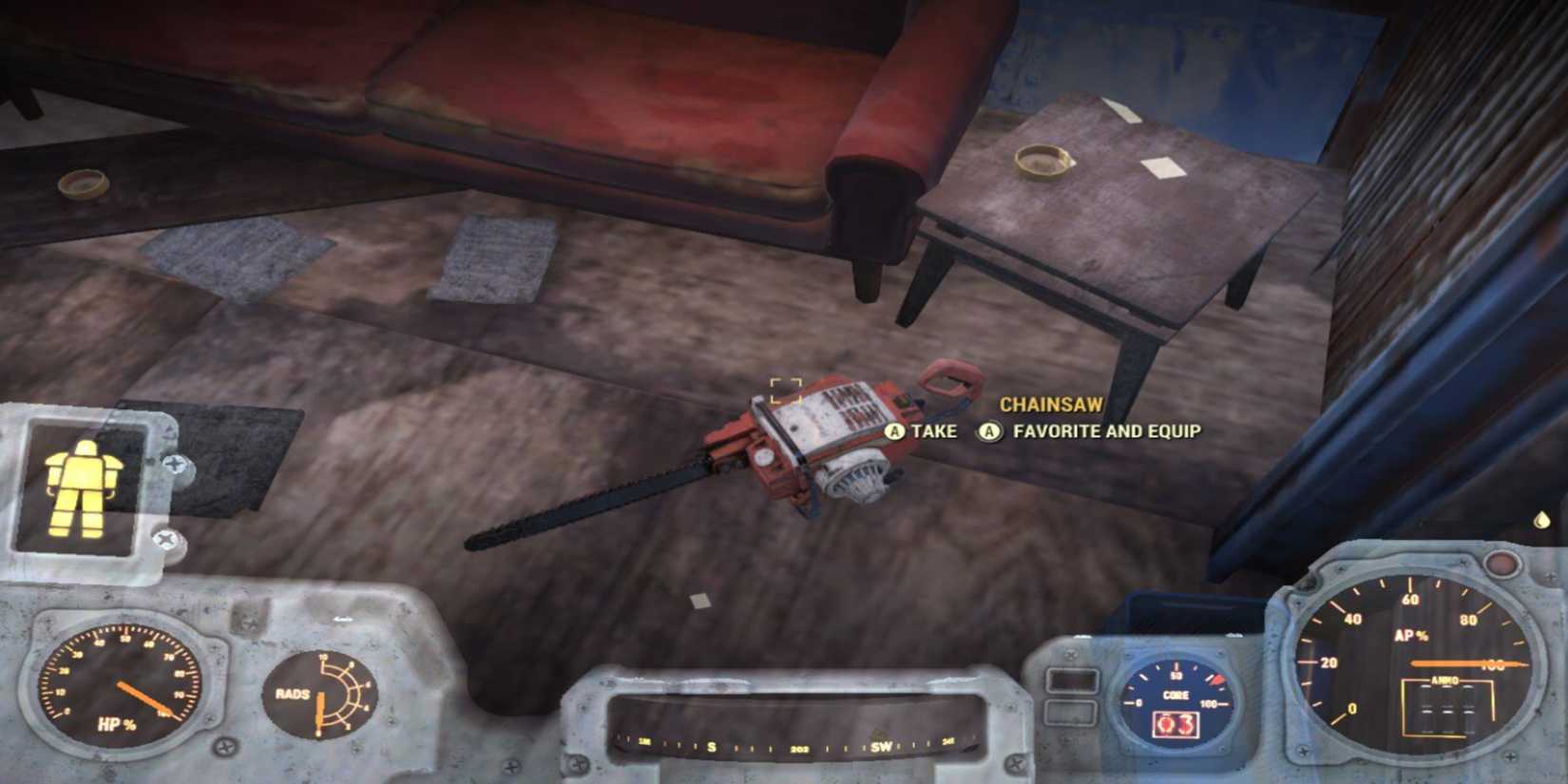Click the A button icon beside TAKE

893,431
